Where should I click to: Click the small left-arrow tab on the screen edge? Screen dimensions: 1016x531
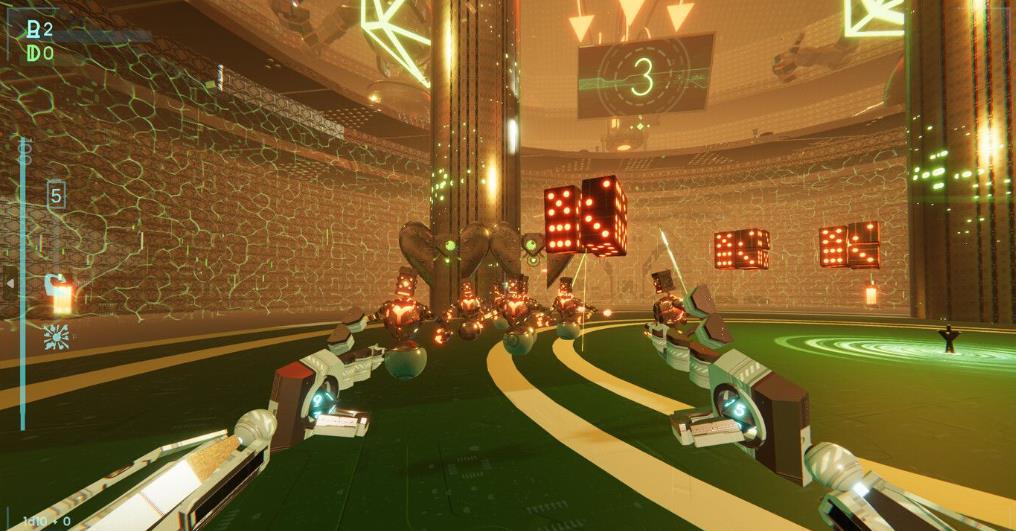pyautogui.click(x=11, y=283)
